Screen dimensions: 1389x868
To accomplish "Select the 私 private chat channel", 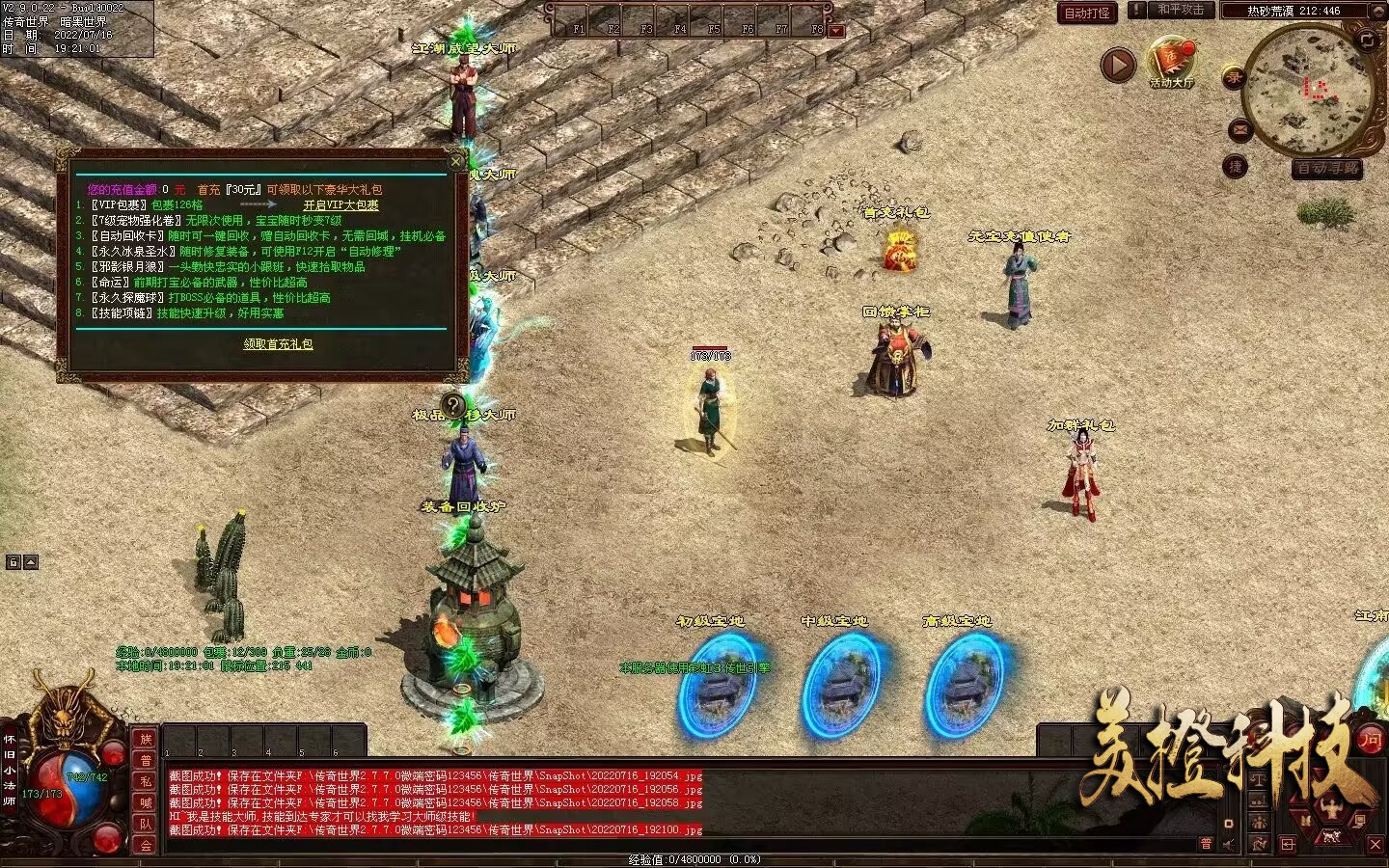I will coord(146,781).
